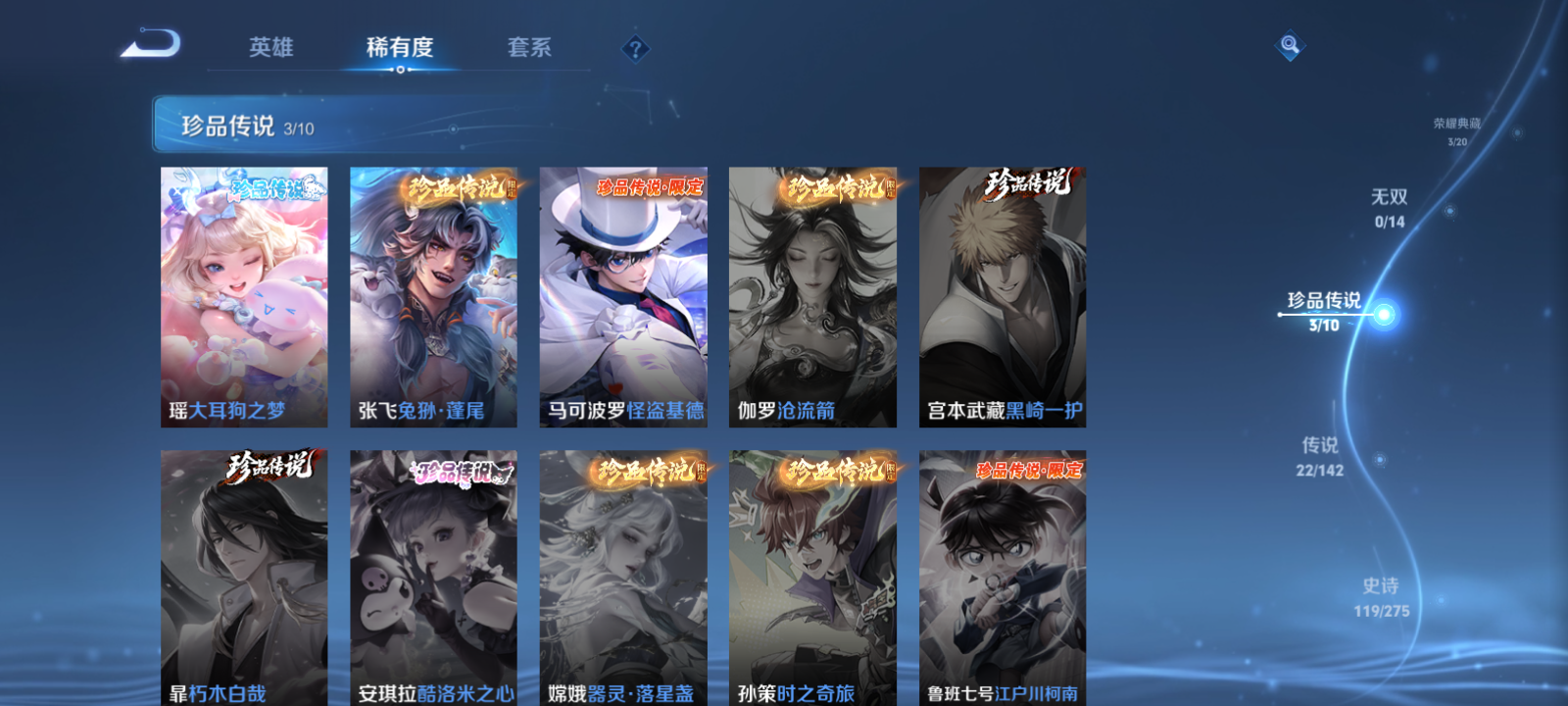Select the 孙策 时之奇旅 skin
The width and height of the screenshot is (1568, 706).
pyautogui.click(x=812, y=579)
